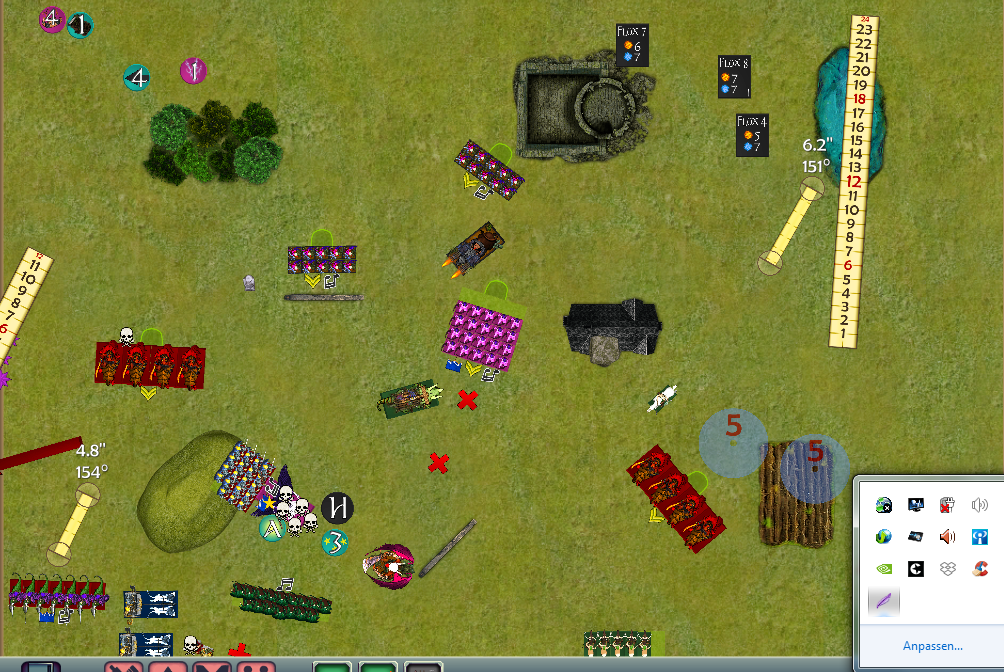Image resolution: width=1004 pixels, height=672 pixels.
Task: Click the Dropbox tray icon
Action: [x=948, y=569]
